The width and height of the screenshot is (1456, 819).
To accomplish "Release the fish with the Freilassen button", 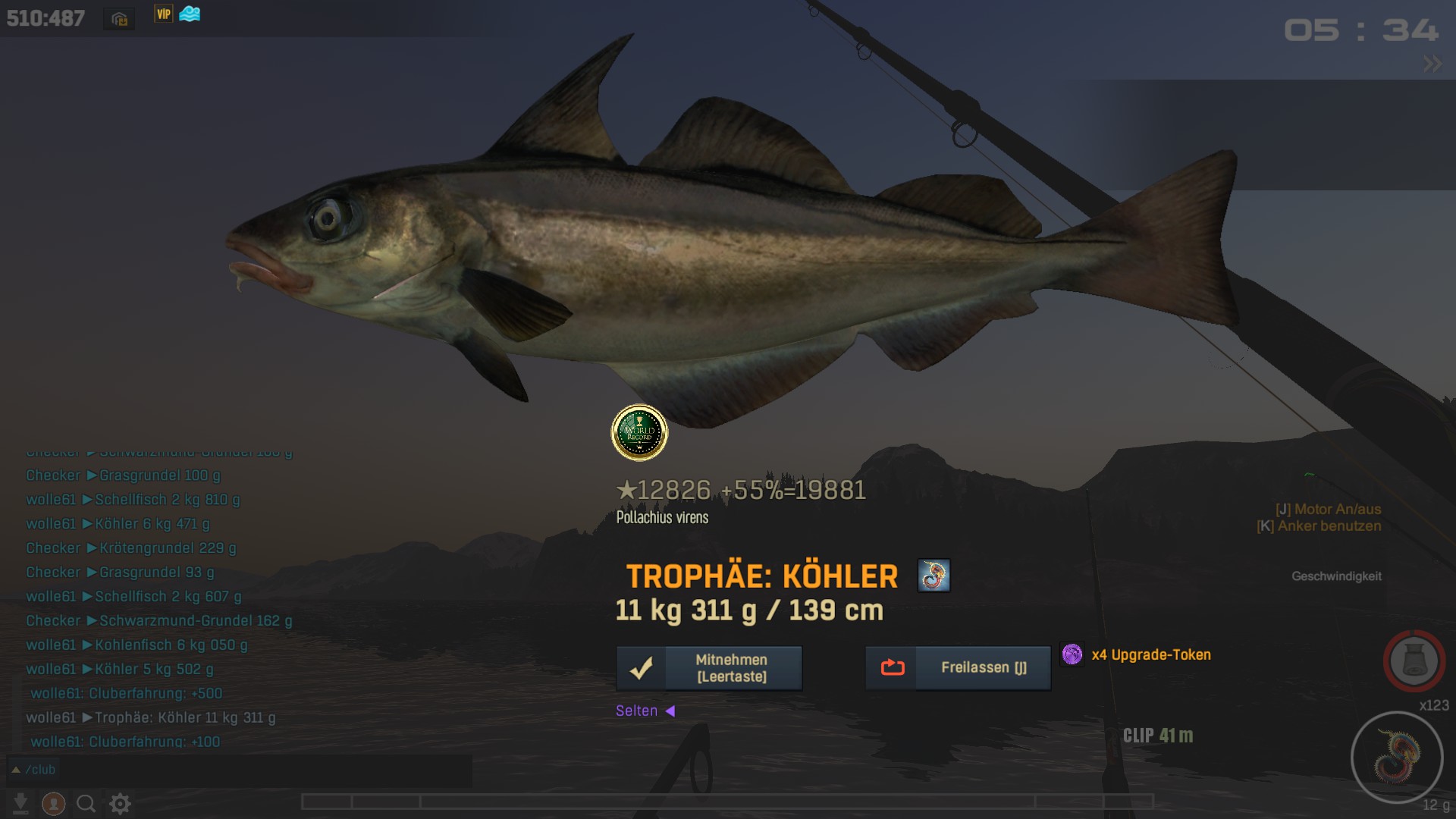I will 958,668.
